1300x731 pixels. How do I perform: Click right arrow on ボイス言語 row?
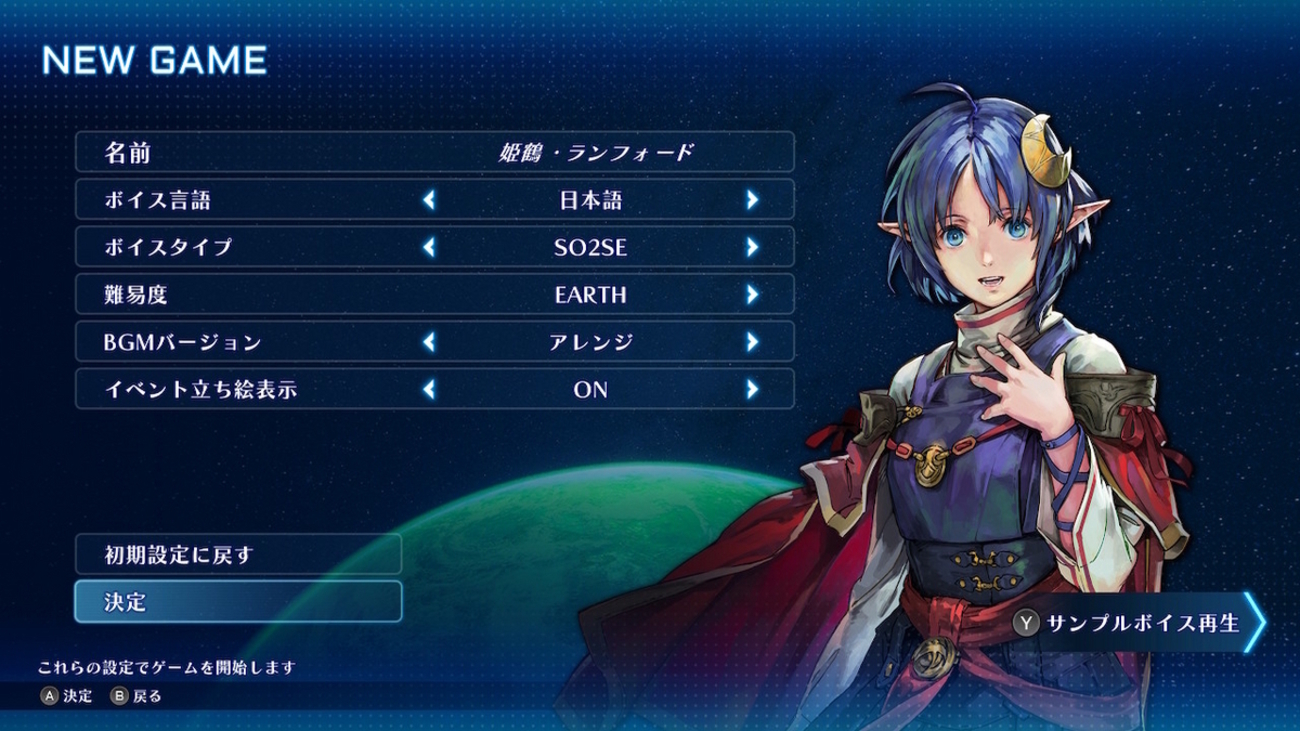[752, 200]
